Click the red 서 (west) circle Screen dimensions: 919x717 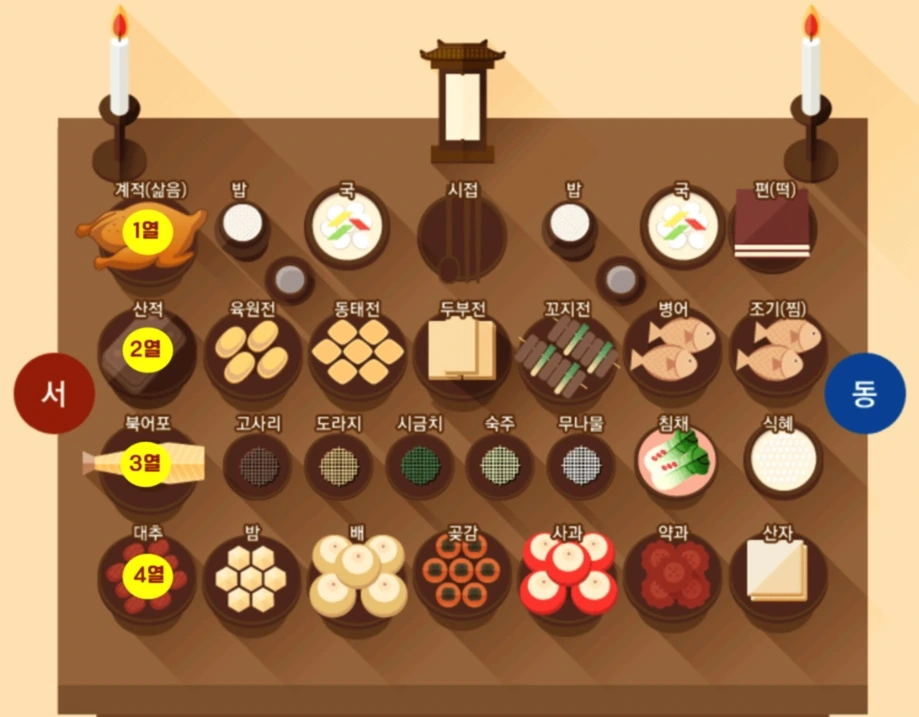pyautogui.click(x=54, y=394)
